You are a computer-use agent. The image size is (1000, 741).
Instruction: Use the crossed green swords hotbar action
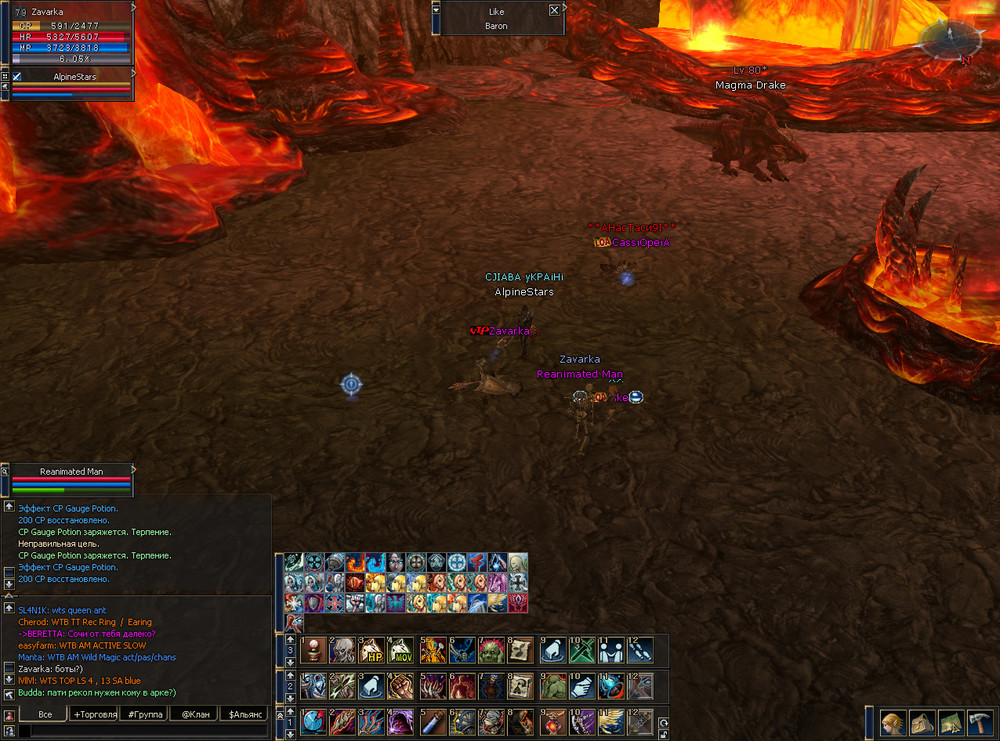point(582,651)
